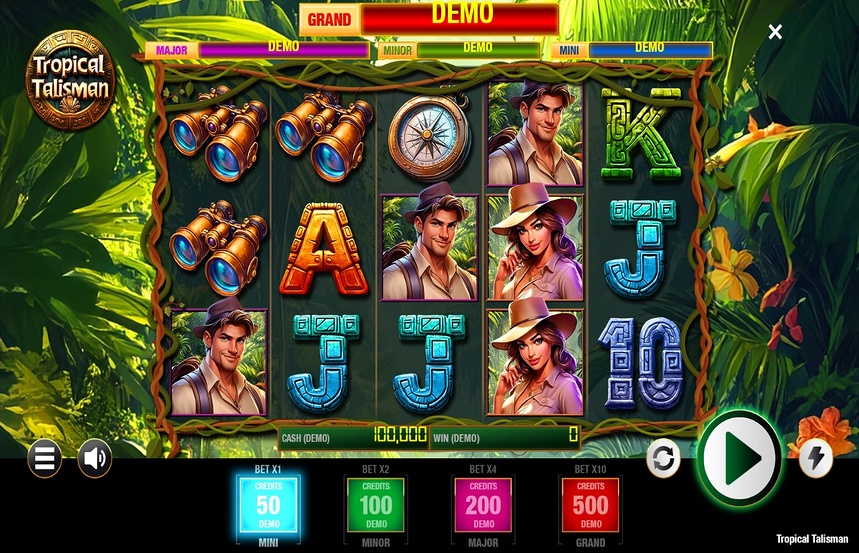
Task: Open the hamburger menu
Action: [x=44, y=458]
